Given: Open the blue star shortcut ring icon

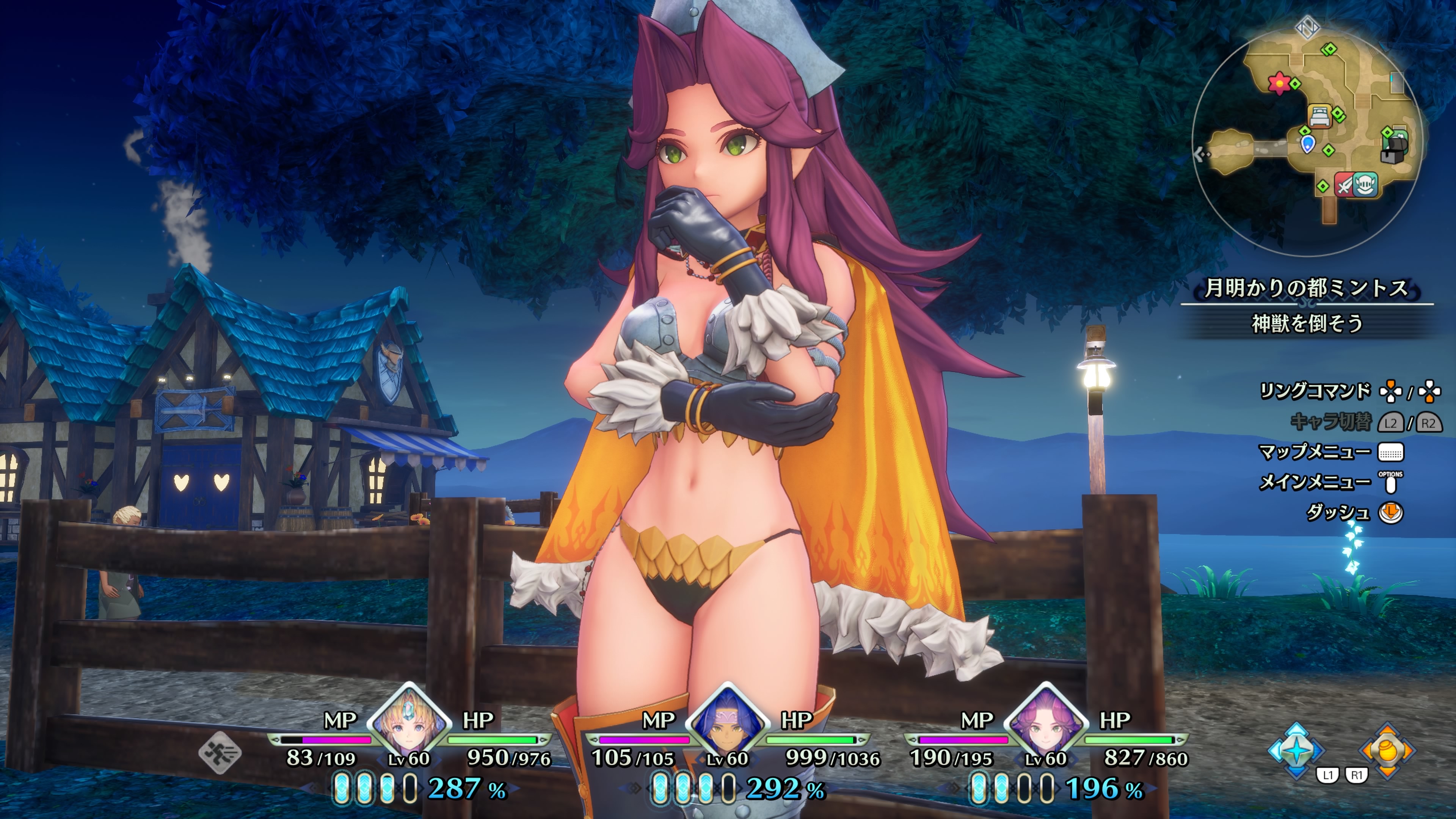Looking at the screenshot, I should 1296,750.
